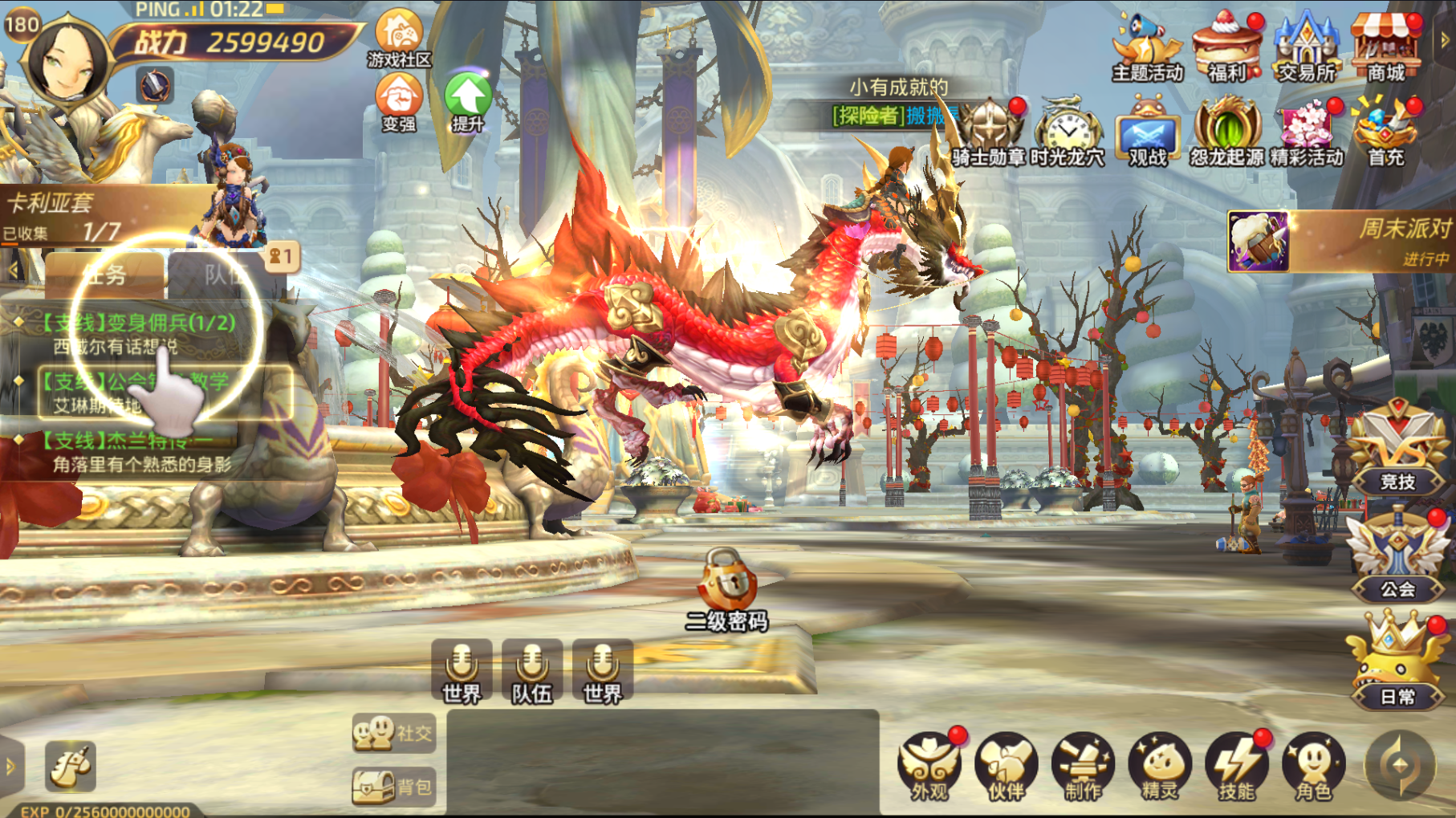Image resolution: width=1456 pixels, height=818 pixels.
Task: Open the 竞技 arena button
Action: pos(1397,451)
